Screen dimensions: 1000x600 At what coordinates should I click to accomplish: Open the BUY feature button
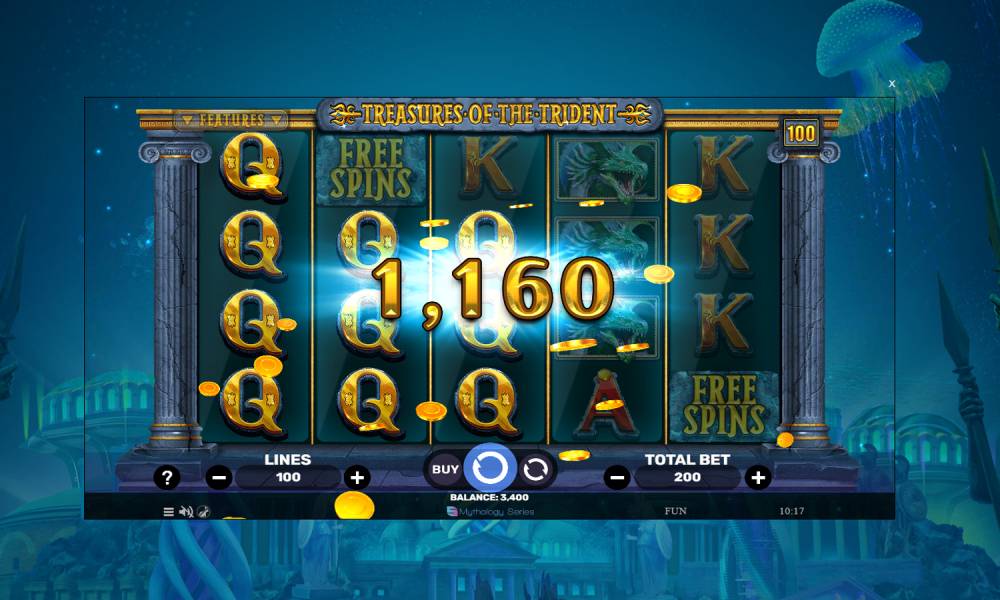[445, 468]
